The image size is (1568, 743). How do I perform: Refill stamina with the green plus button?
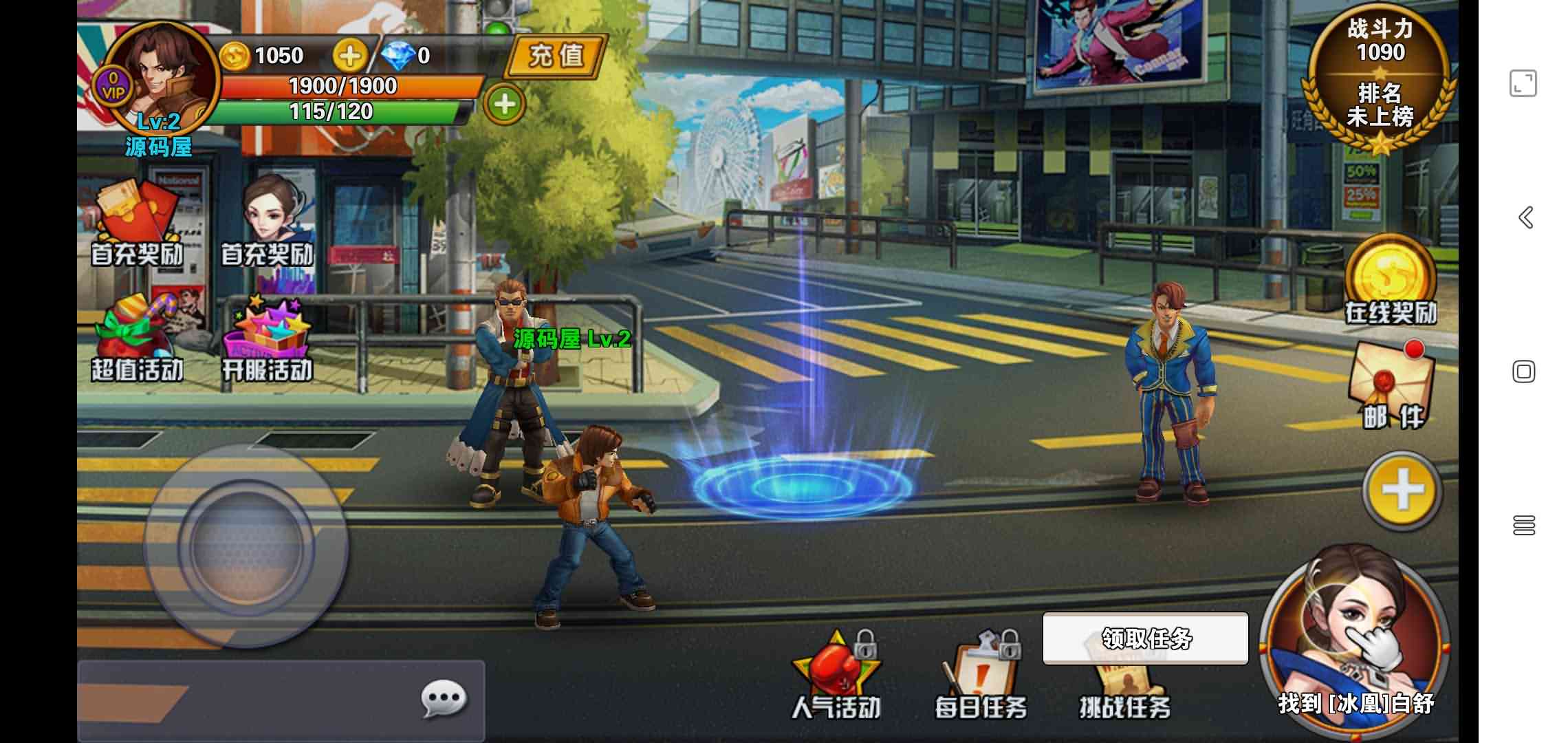tap(504, 105)
